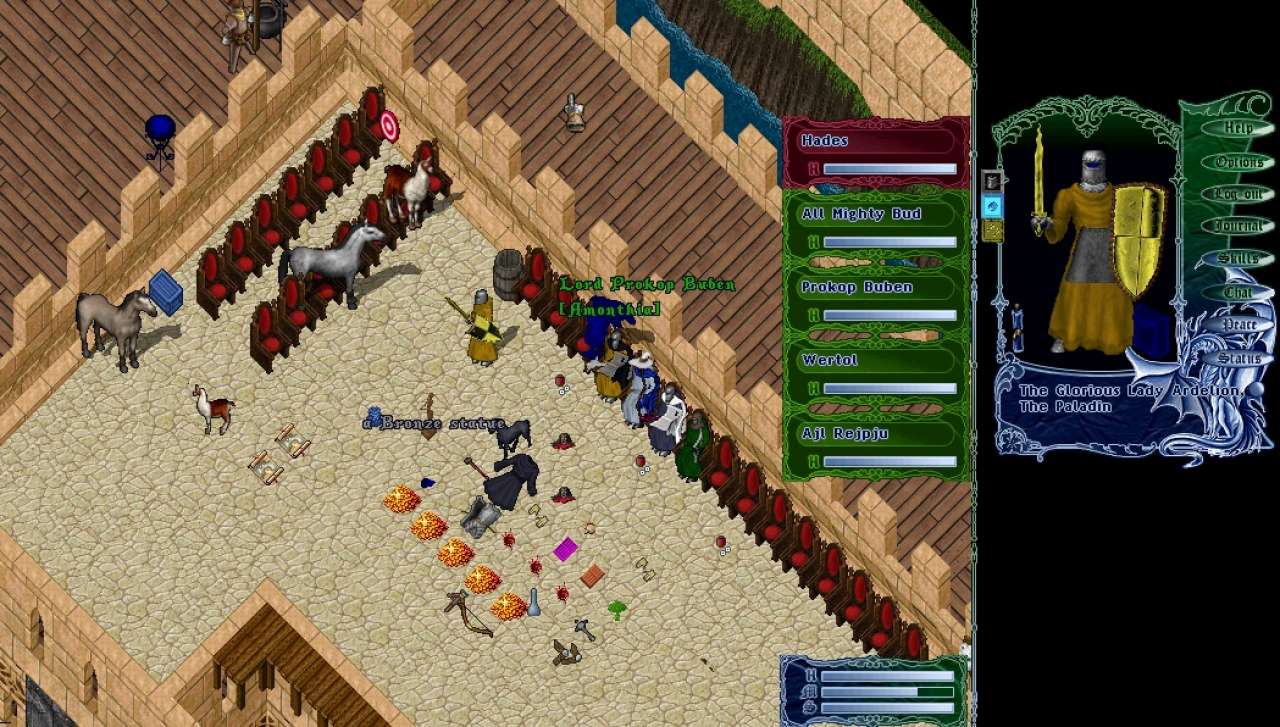Click the cyan icon beside the paperdoll
Viewport: 1280px width, 727px height.
click(992, 206)
